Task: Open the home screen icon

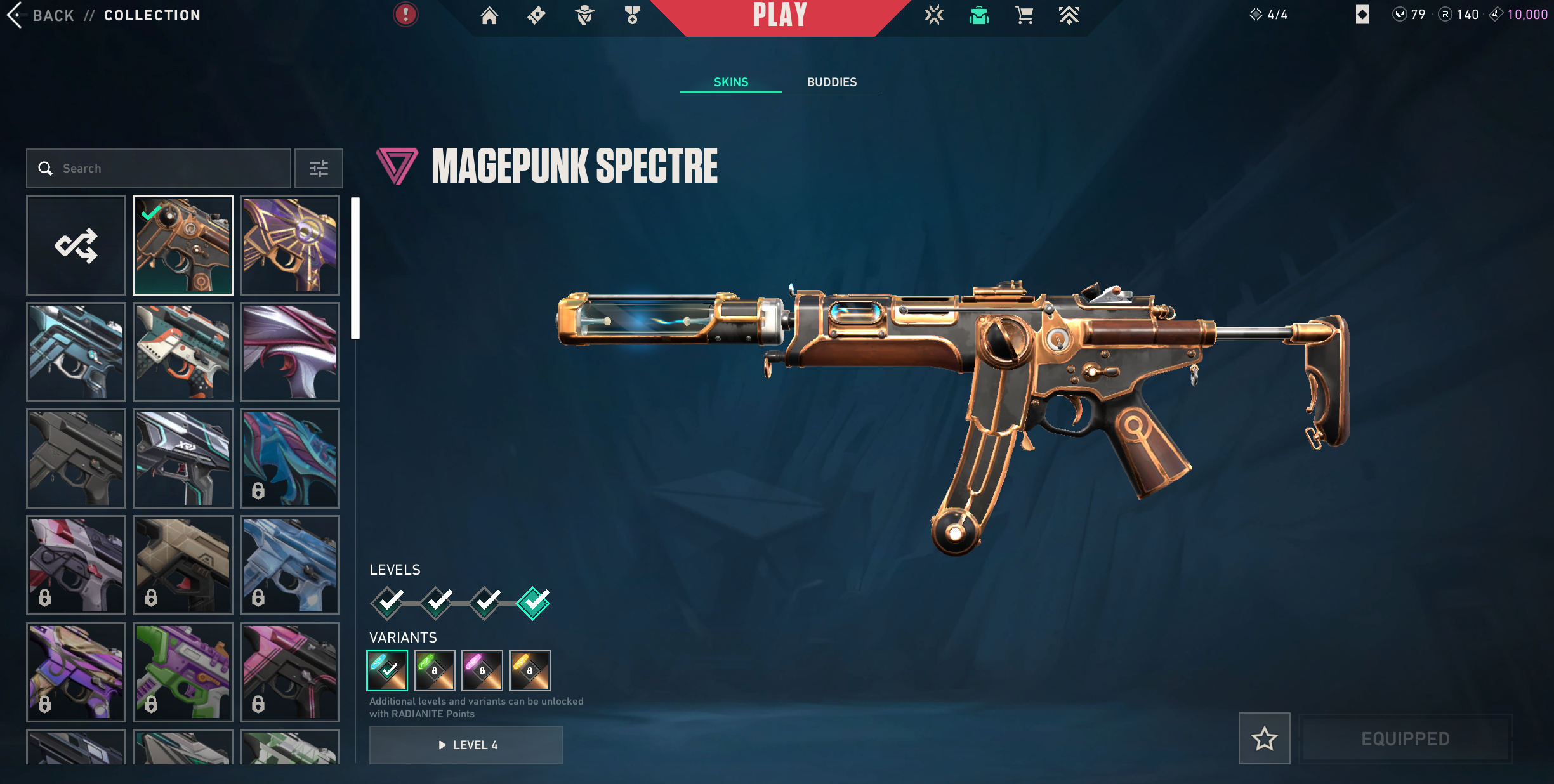Action: [x=489, y=15]
